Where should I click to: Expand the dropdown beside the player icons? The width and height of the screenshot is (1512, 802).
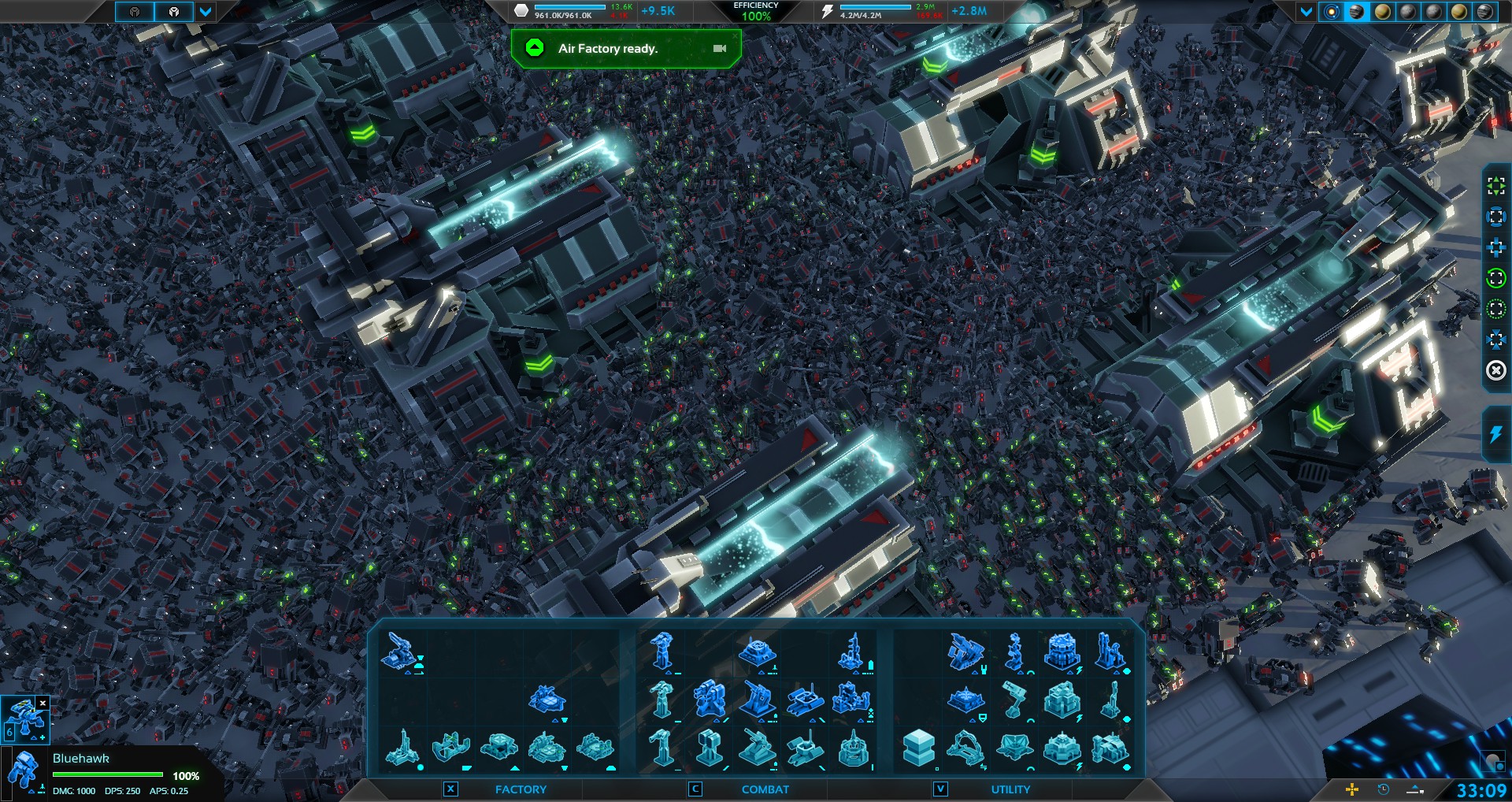[206, 12]
